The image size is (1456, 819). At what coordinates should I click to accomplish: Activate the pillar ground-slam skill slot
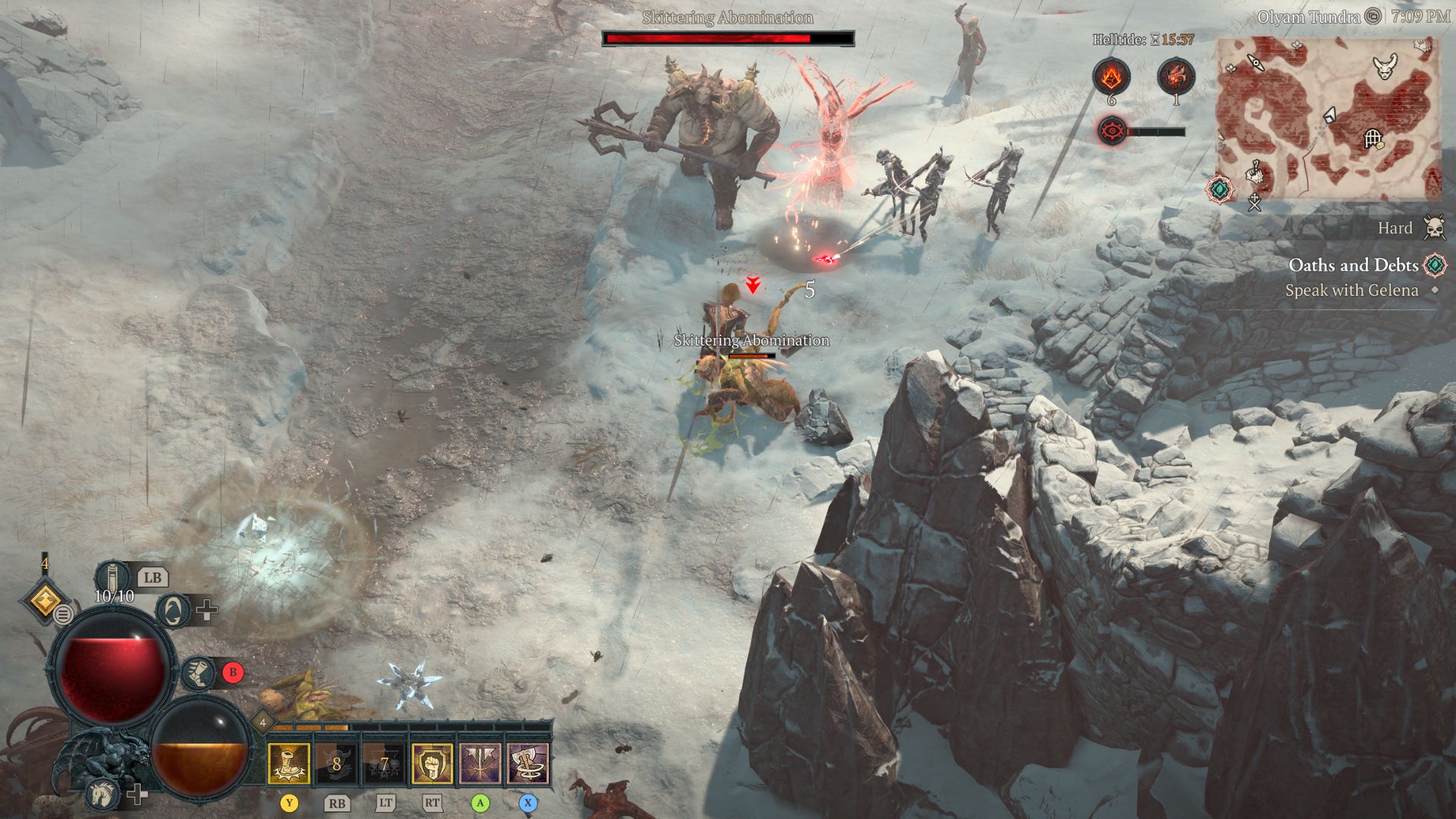[x=289, y=763]
